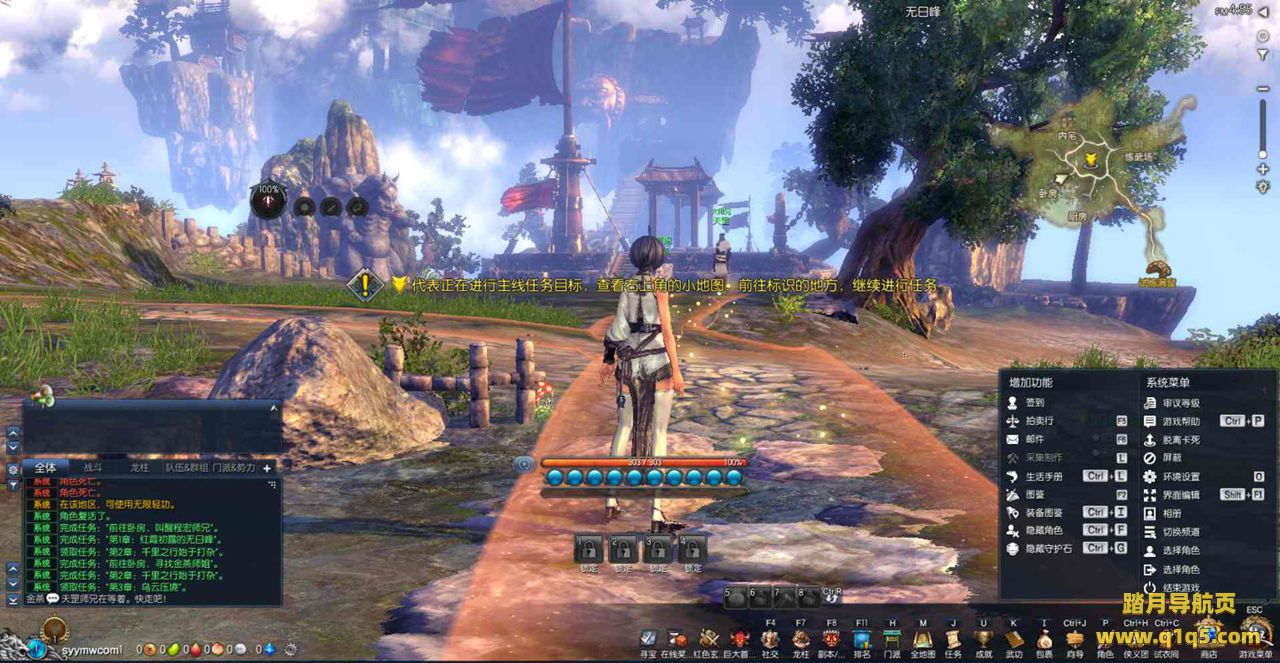
Task: Switch to the 队伍&群组 chat tab
Action: 187,467
